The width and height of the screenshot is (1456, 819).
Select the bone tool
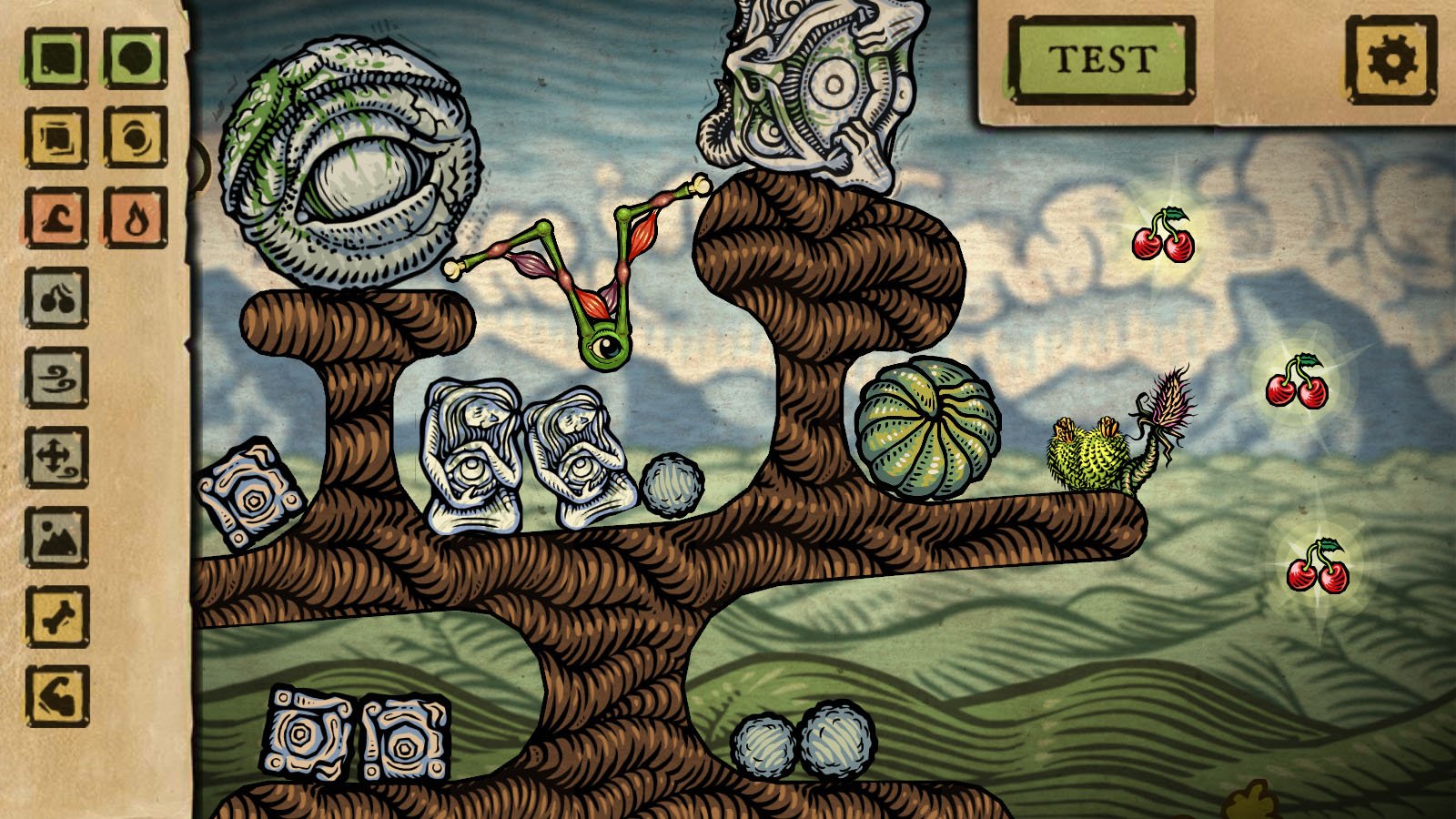tap(56, 614)
